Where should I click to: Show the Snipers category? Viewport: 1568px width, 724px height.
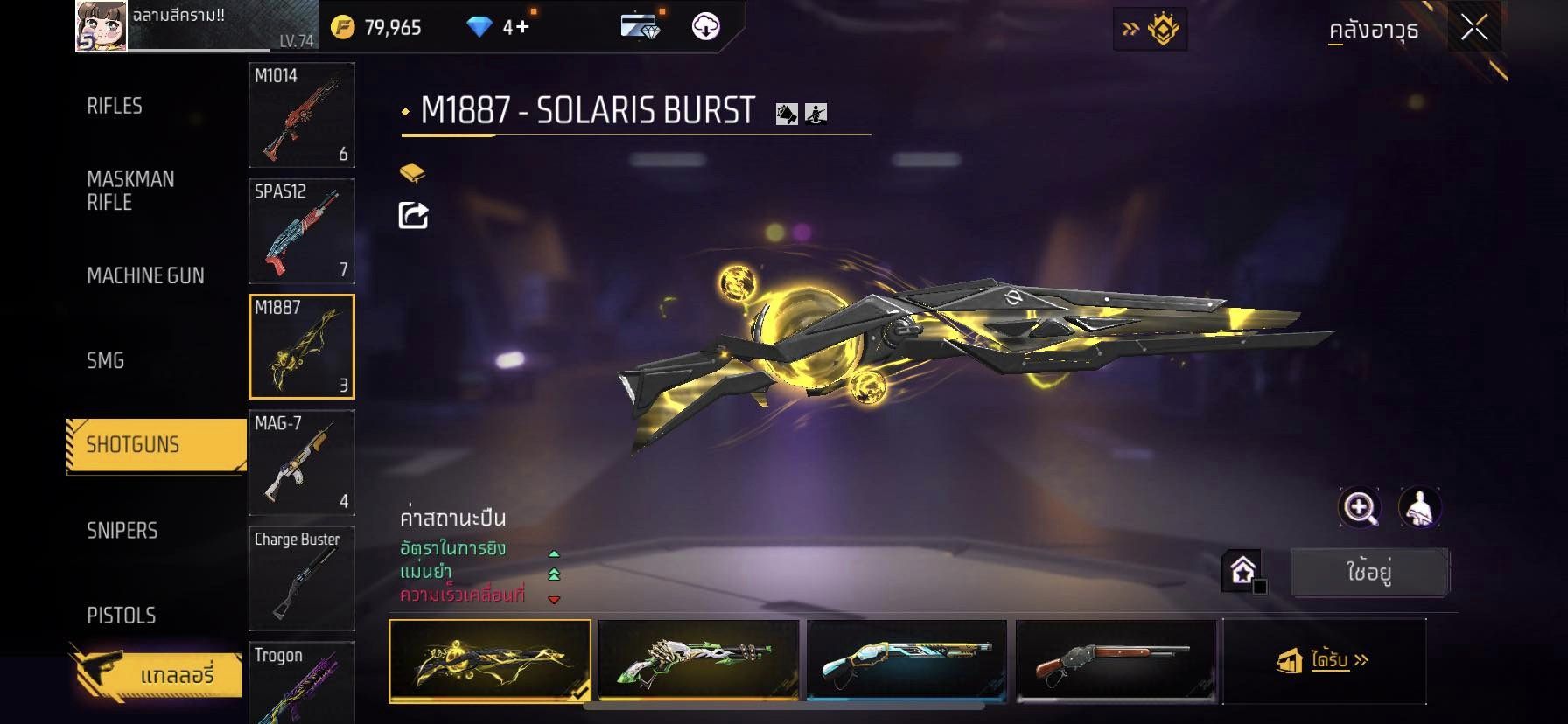coord(122,530)
